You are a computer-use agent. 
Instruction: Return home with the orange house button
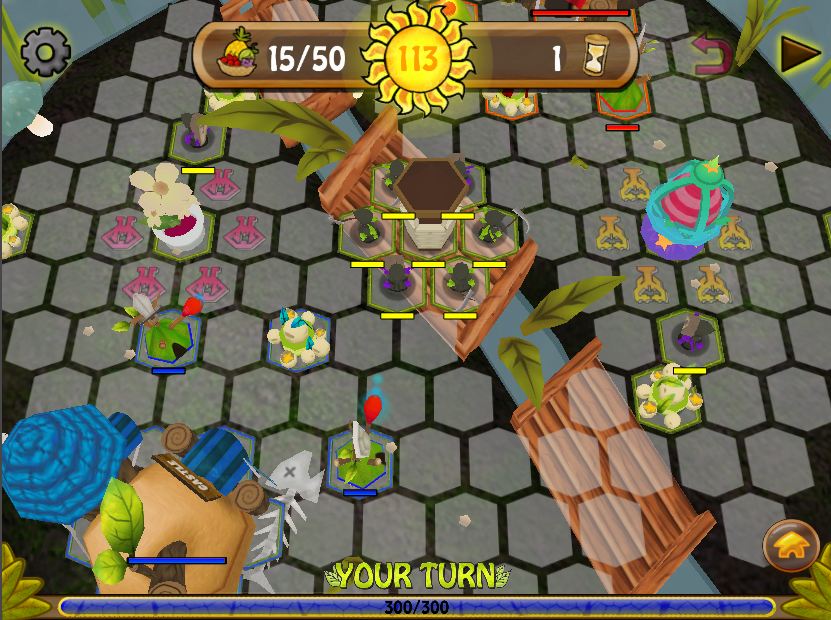tap(790, 545)
